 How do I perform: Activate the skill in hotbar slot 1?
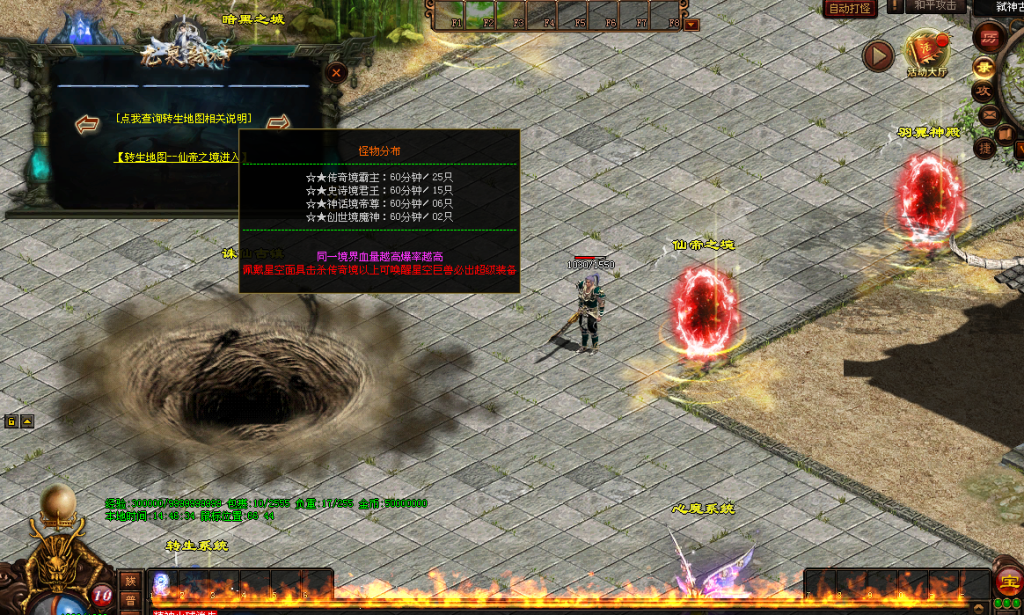161,583
